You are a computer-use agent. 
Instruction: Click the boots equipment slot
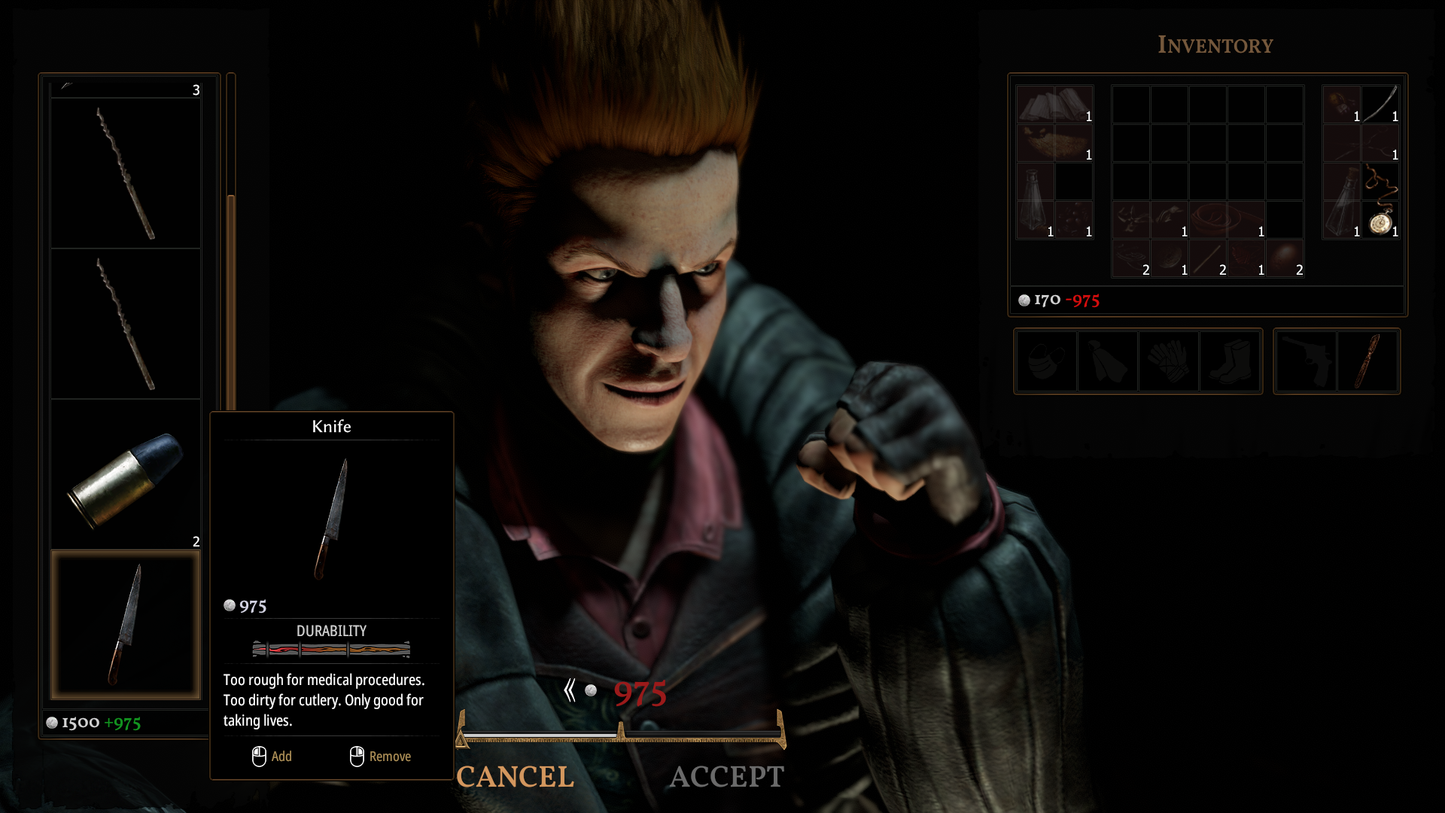1229,361
